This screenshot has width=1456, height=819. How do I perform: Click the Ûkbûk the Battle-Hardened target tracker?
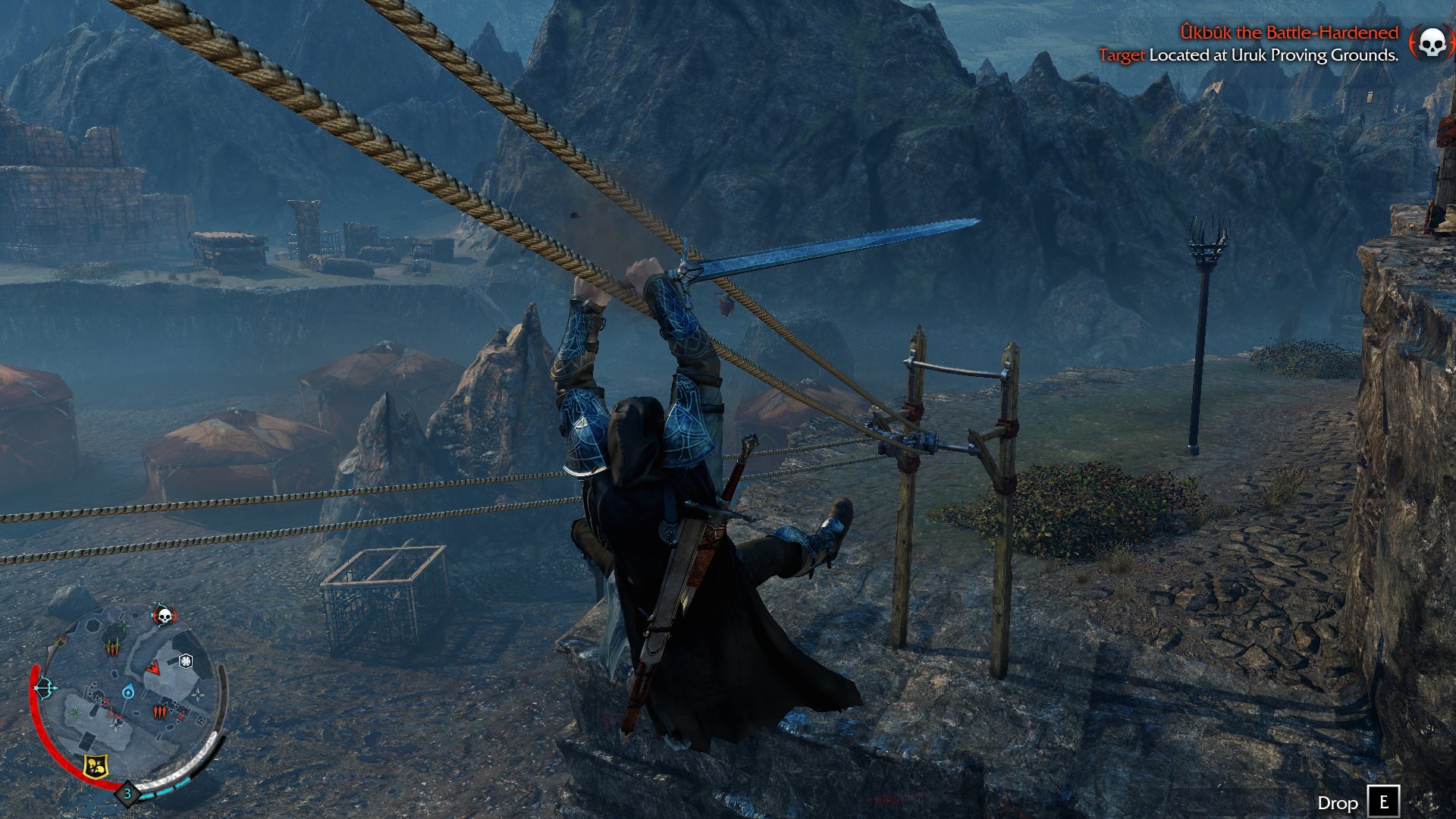pyautogui.click(x=1288, y=33)
